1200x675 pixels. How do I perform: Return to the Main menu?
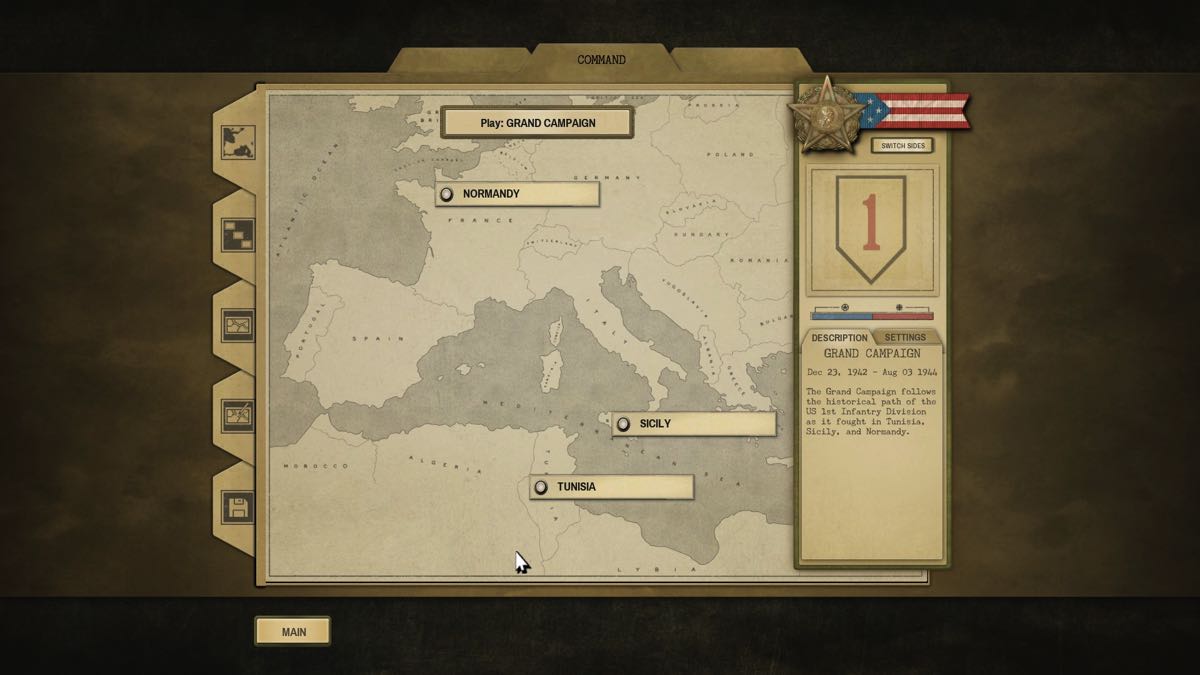293,631
